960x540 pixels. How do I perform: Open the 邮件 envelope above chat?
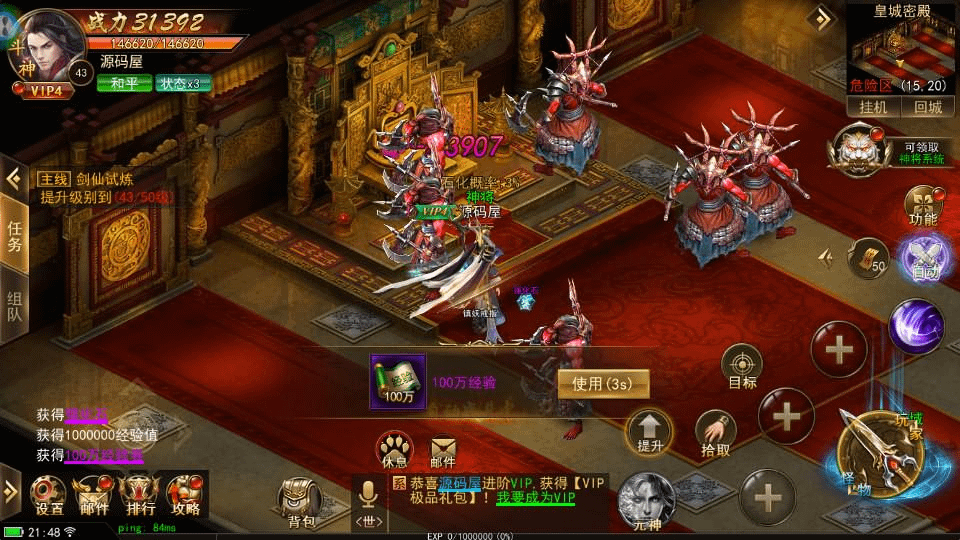pos(443,449)
